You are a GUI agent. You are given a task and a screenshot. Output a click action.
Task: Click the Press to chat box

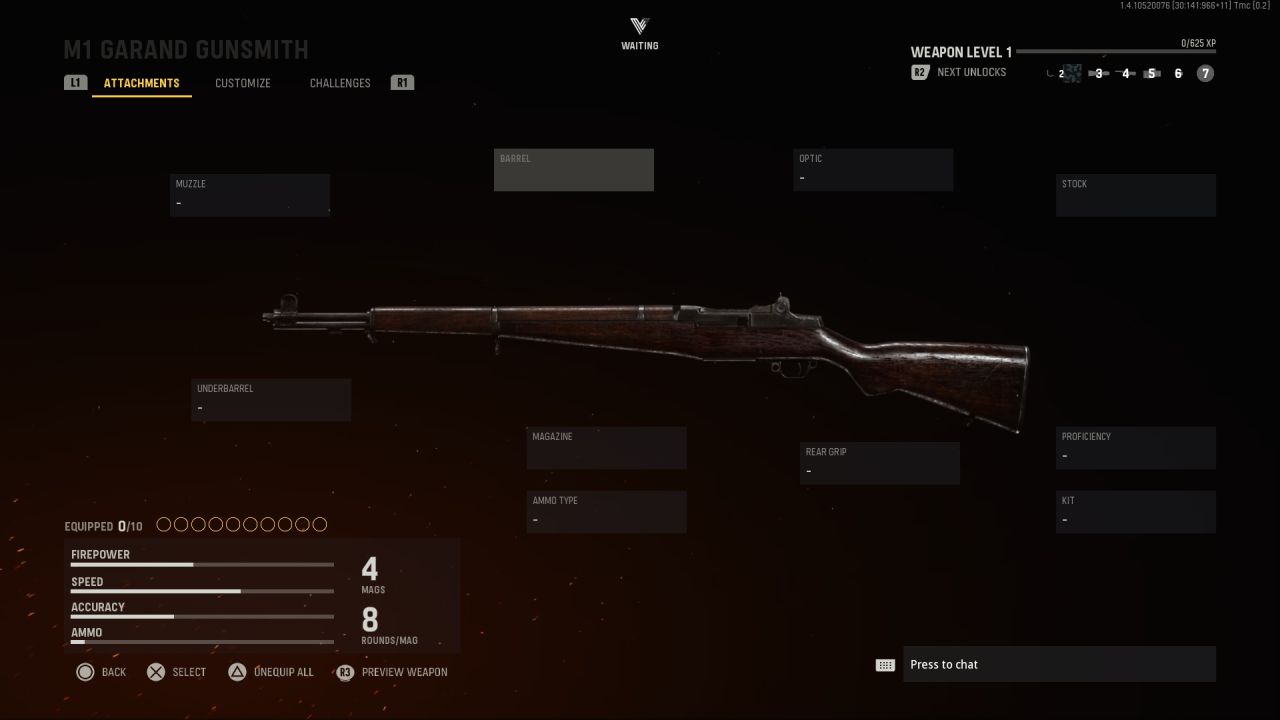pyautogui.click(x=1058, y=665)
